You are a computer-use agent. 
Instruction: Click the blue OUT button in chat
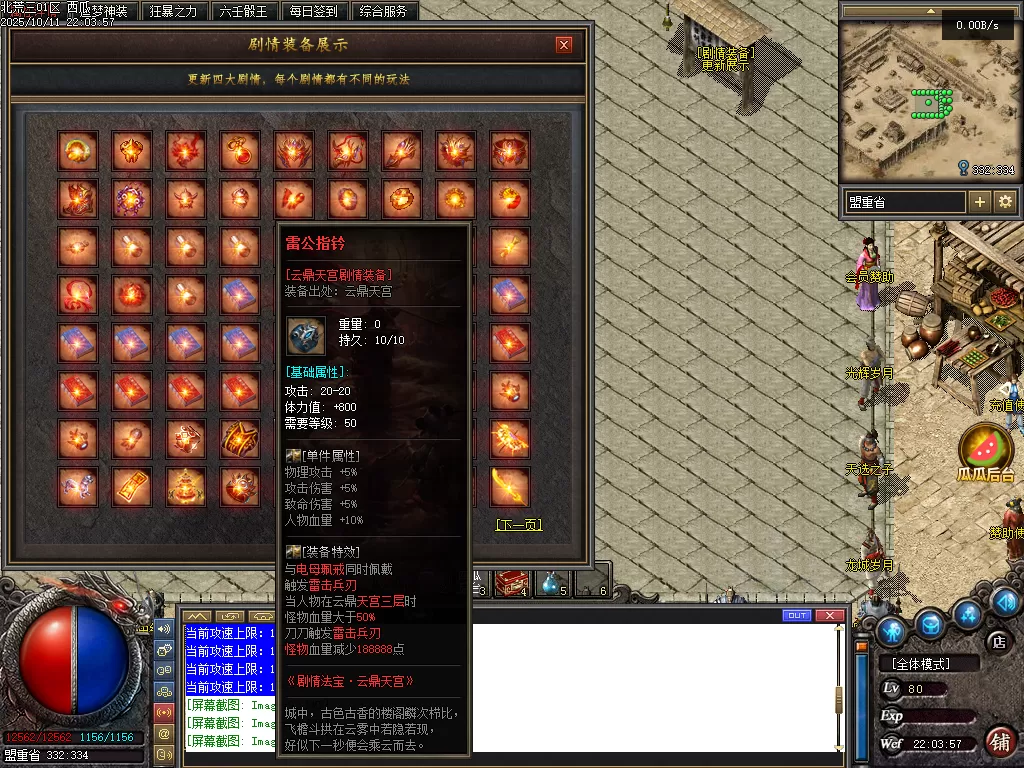(x=797, y=615)
